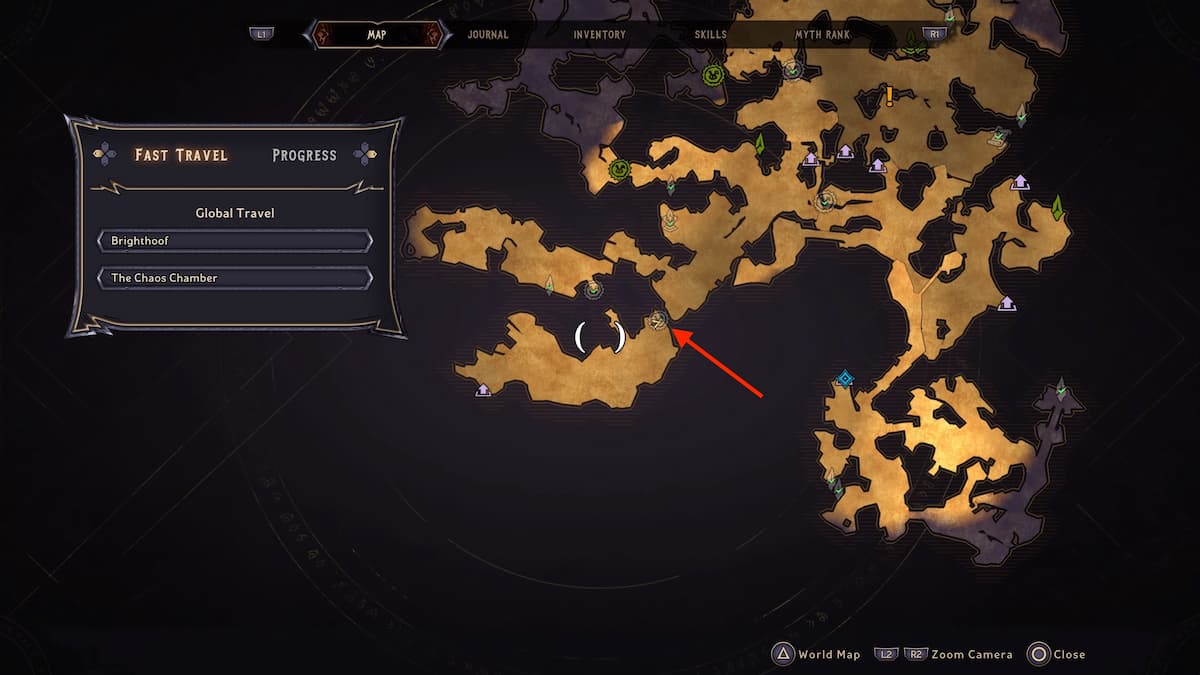Screen dimensions: 1200x675
Task: Switch to the Journal tab
Action: [487, 35]
